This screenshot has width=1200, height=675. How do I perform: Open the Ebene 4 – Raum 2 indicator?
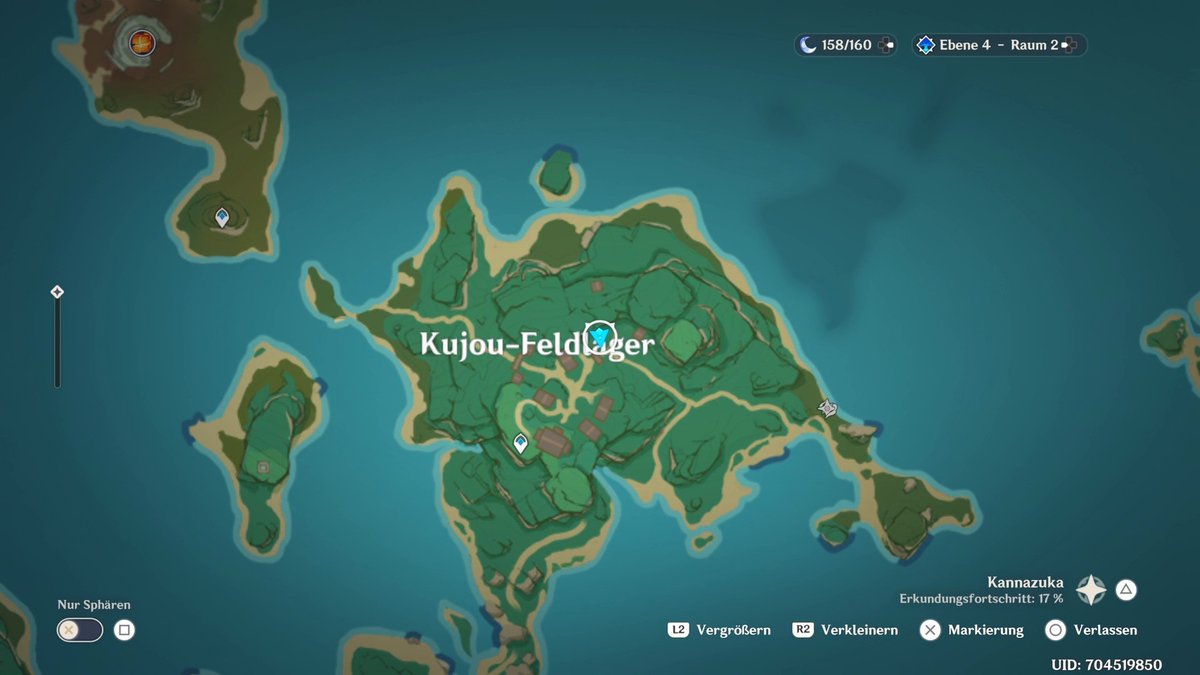coord(998,45)
